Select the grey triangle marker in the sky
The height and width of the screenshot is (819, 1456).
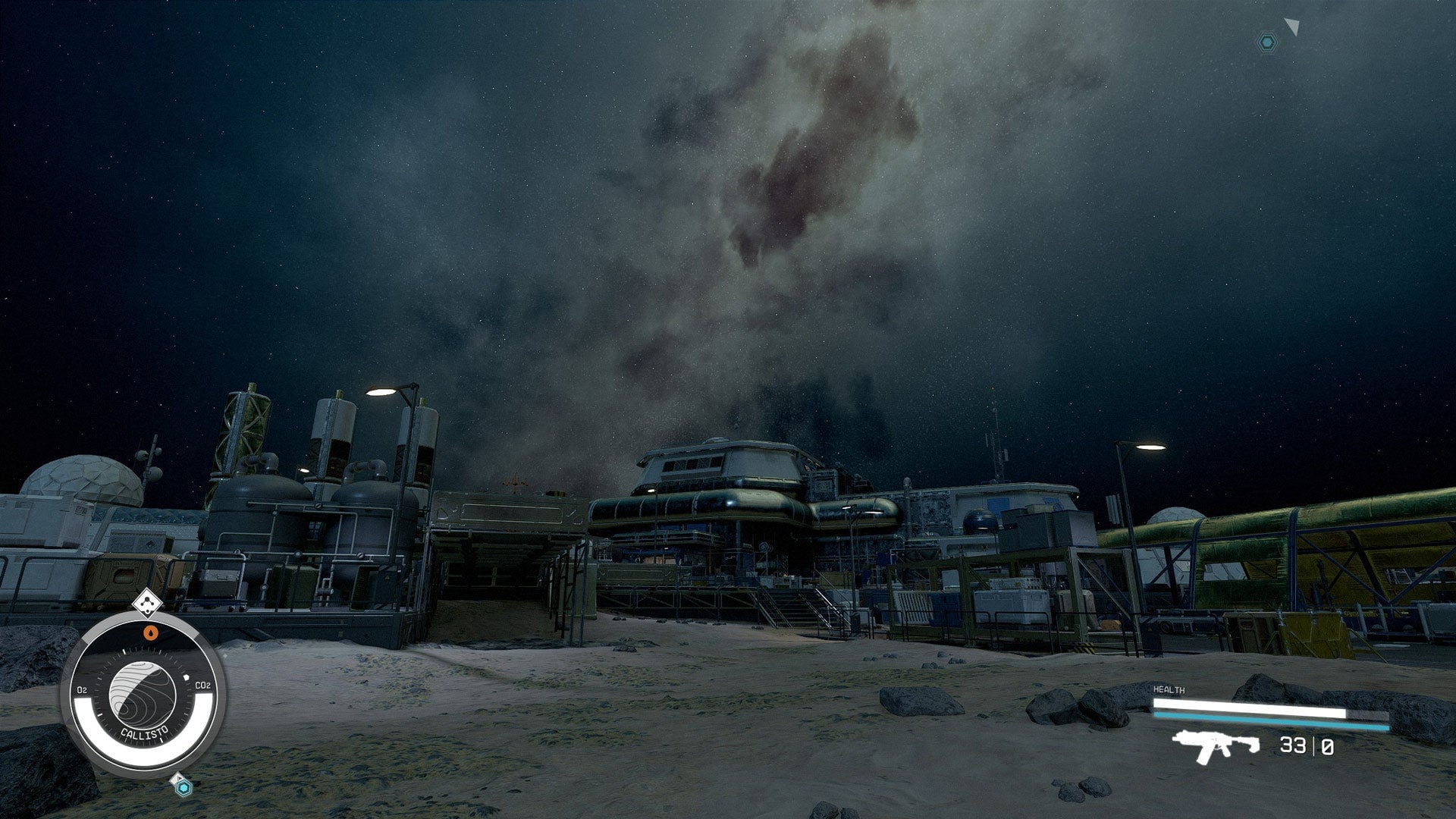click(x=1292, y=27)
